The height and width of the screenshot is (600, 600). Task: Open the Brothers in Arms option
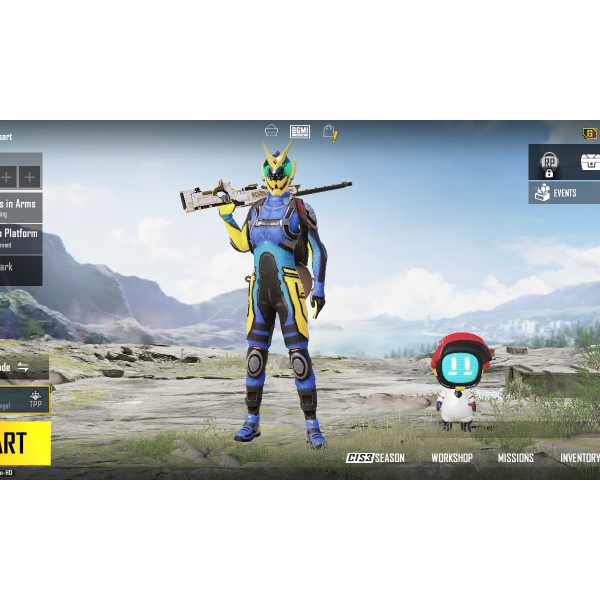pyautogui.click(x=20, y=207)
